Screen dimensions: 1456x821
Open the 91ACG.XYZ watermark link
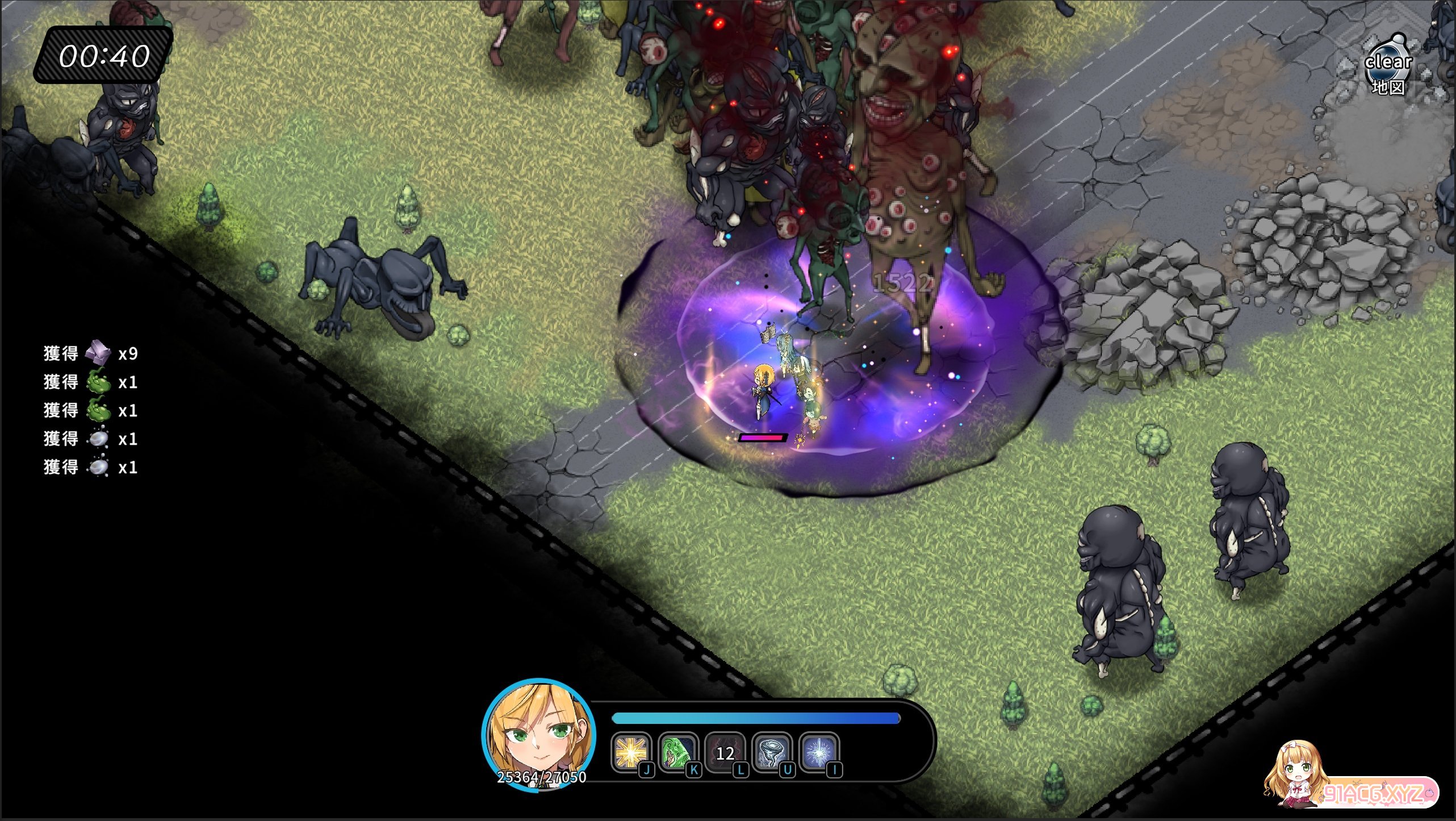[1374, 793]
